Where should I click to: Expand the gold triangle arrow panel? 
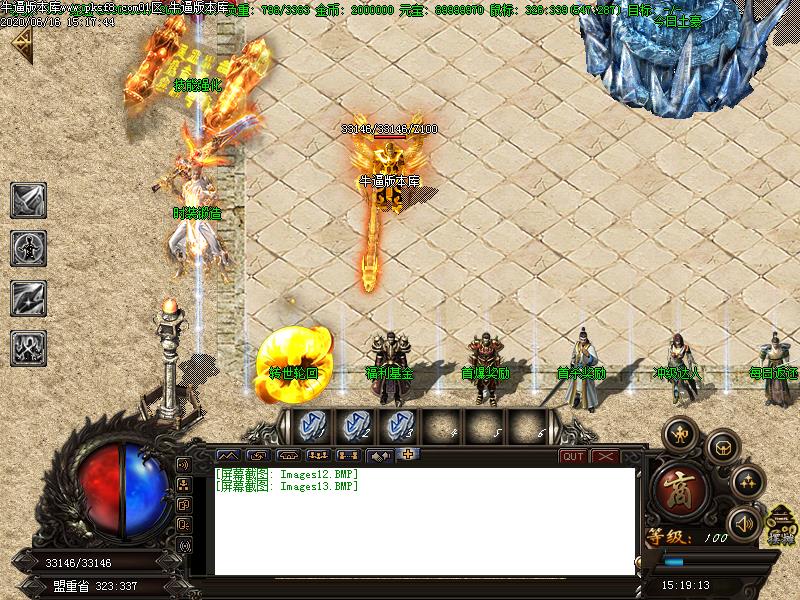tap(20, 42)
